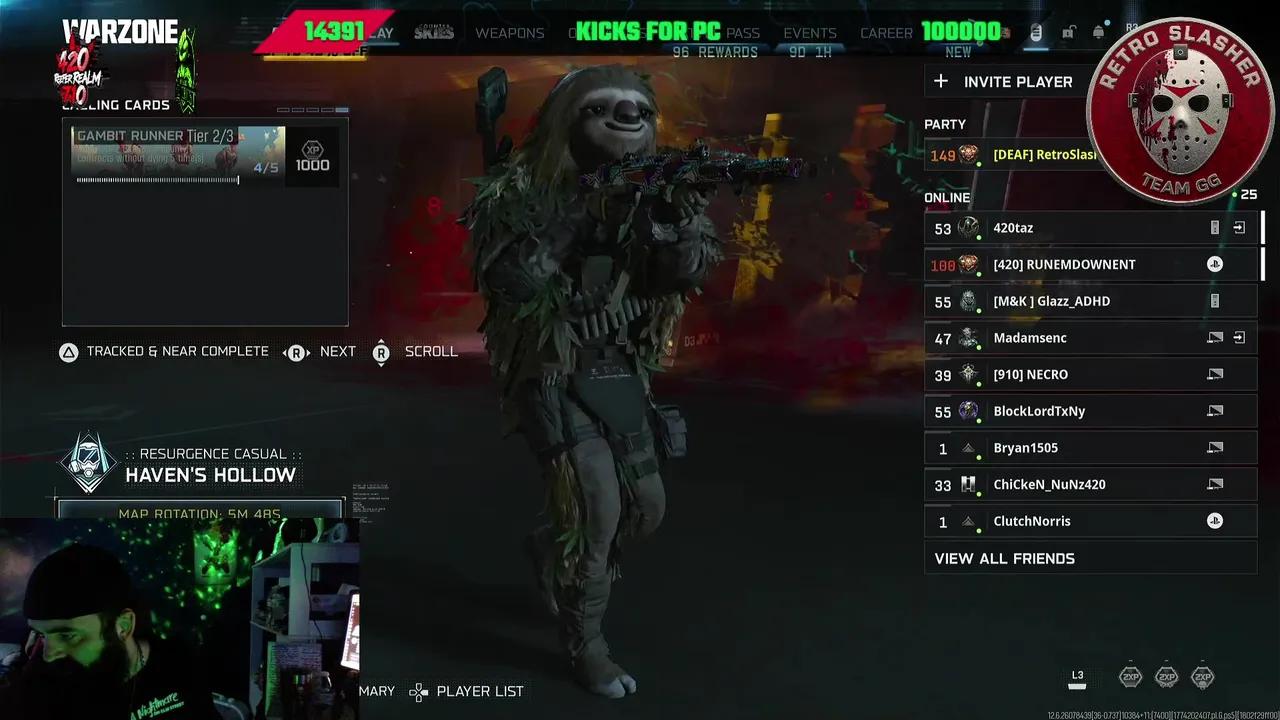Viewport: 1280px width, 720px height.
Task: Switch to the CAREER tab
Action: point(886,33)
